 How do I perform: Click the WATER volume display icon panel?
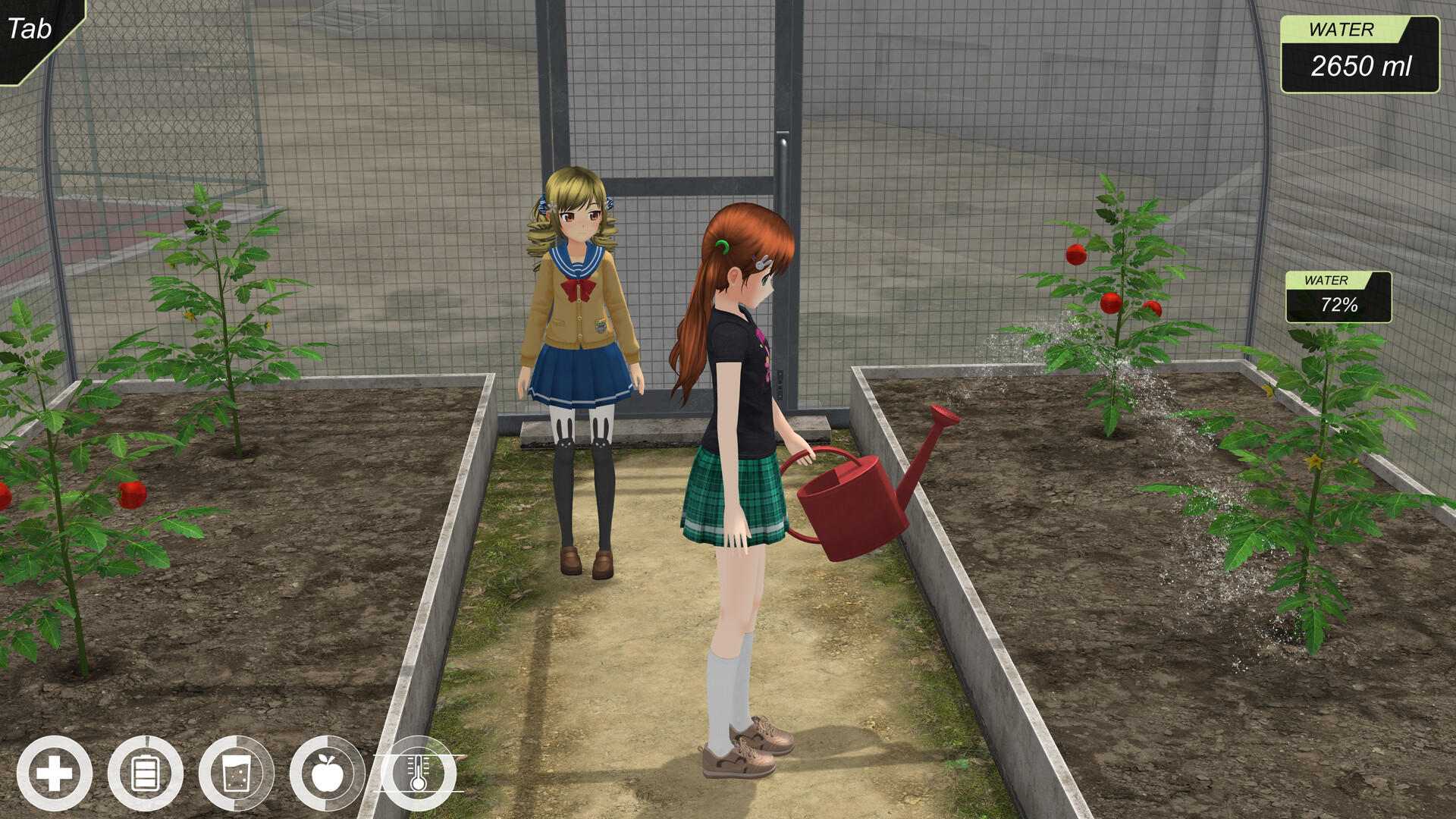1361,53
